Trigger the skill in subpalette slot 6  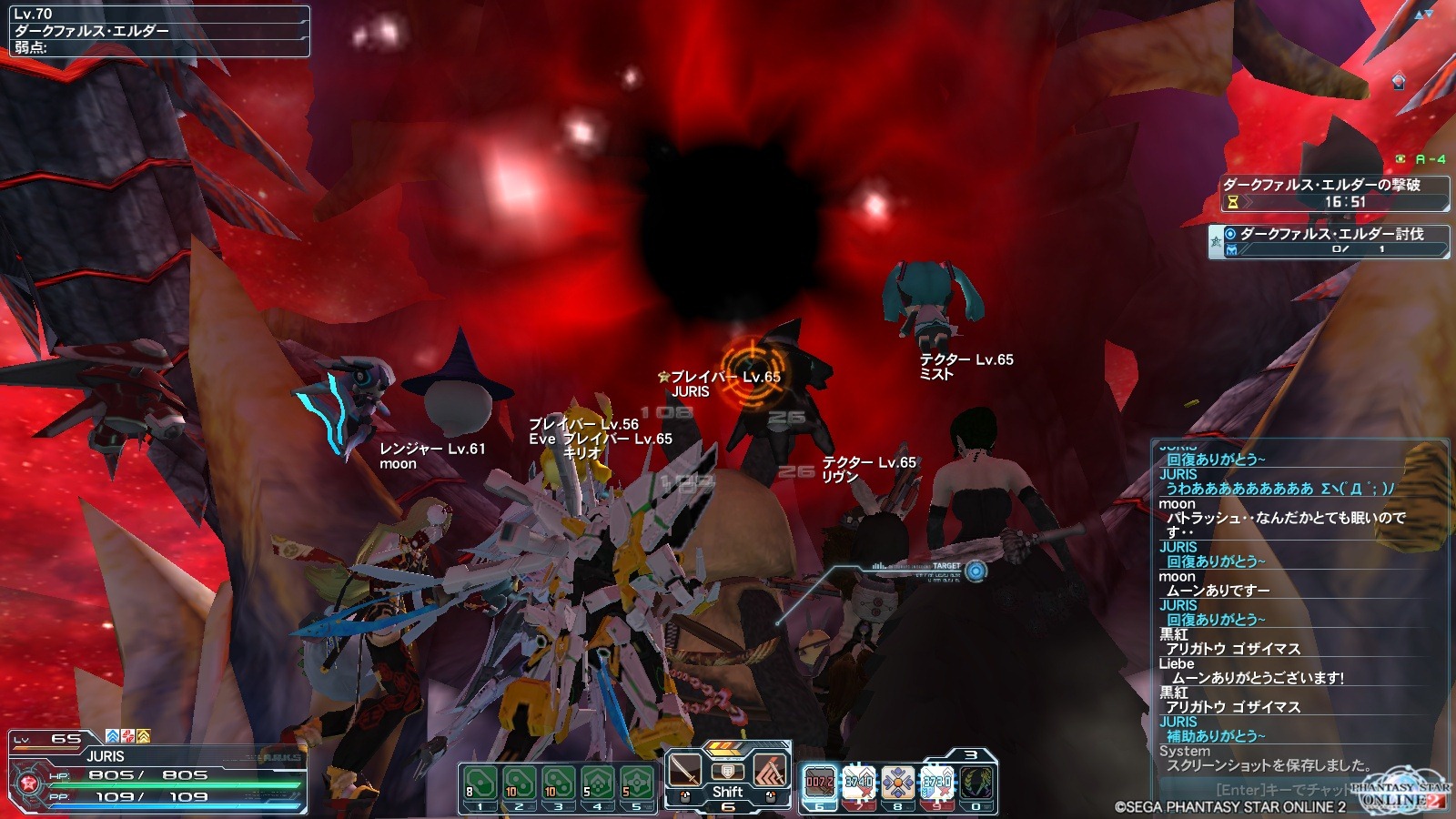[x=819, y=783]
